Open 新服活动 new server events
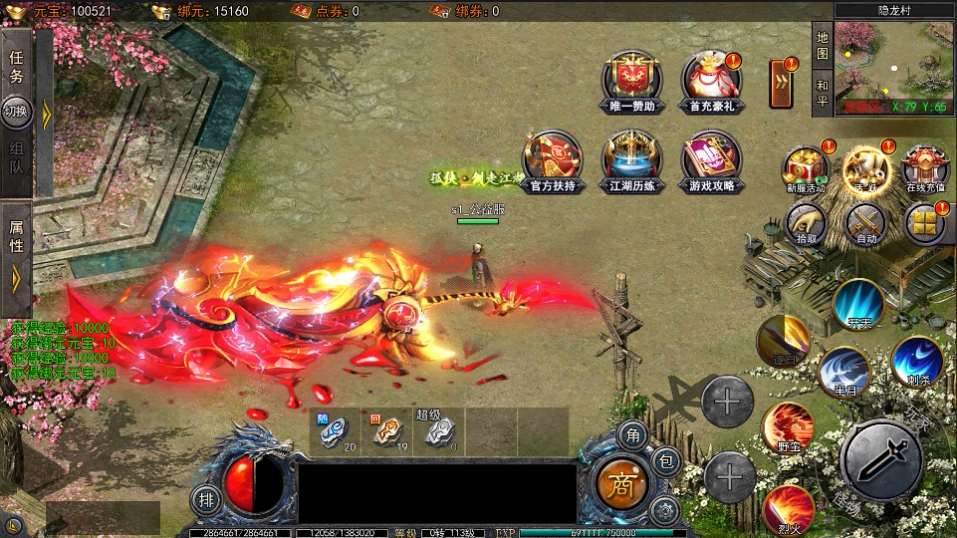This screenshot has height=538, width=957. click(805, 169)
